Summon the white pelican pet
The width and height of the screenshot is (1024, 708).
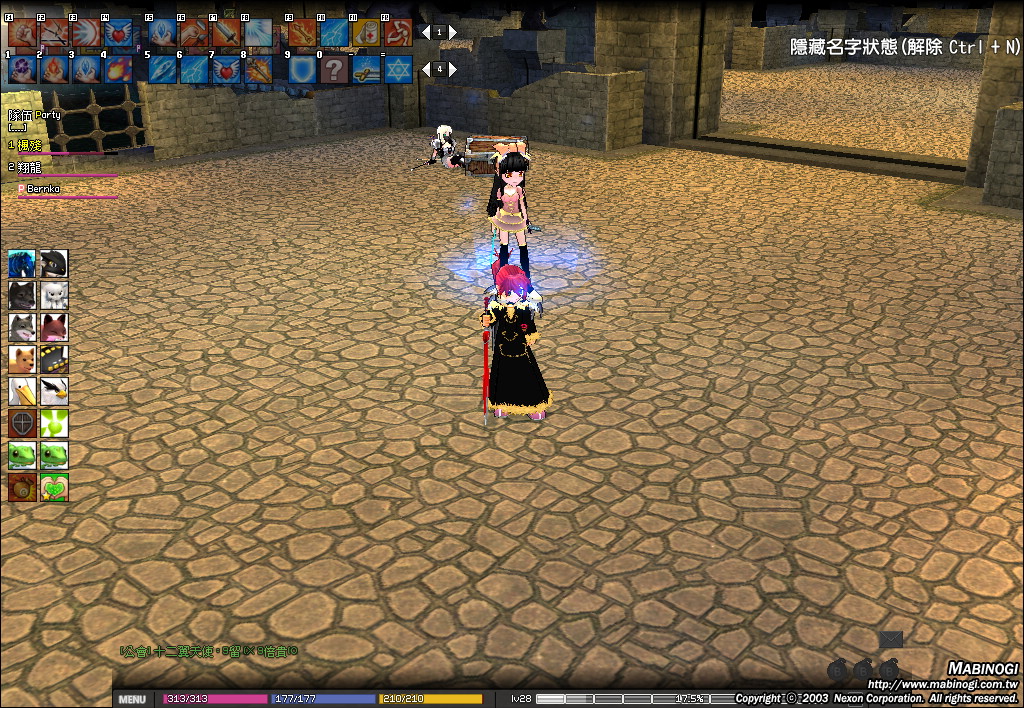22,391
